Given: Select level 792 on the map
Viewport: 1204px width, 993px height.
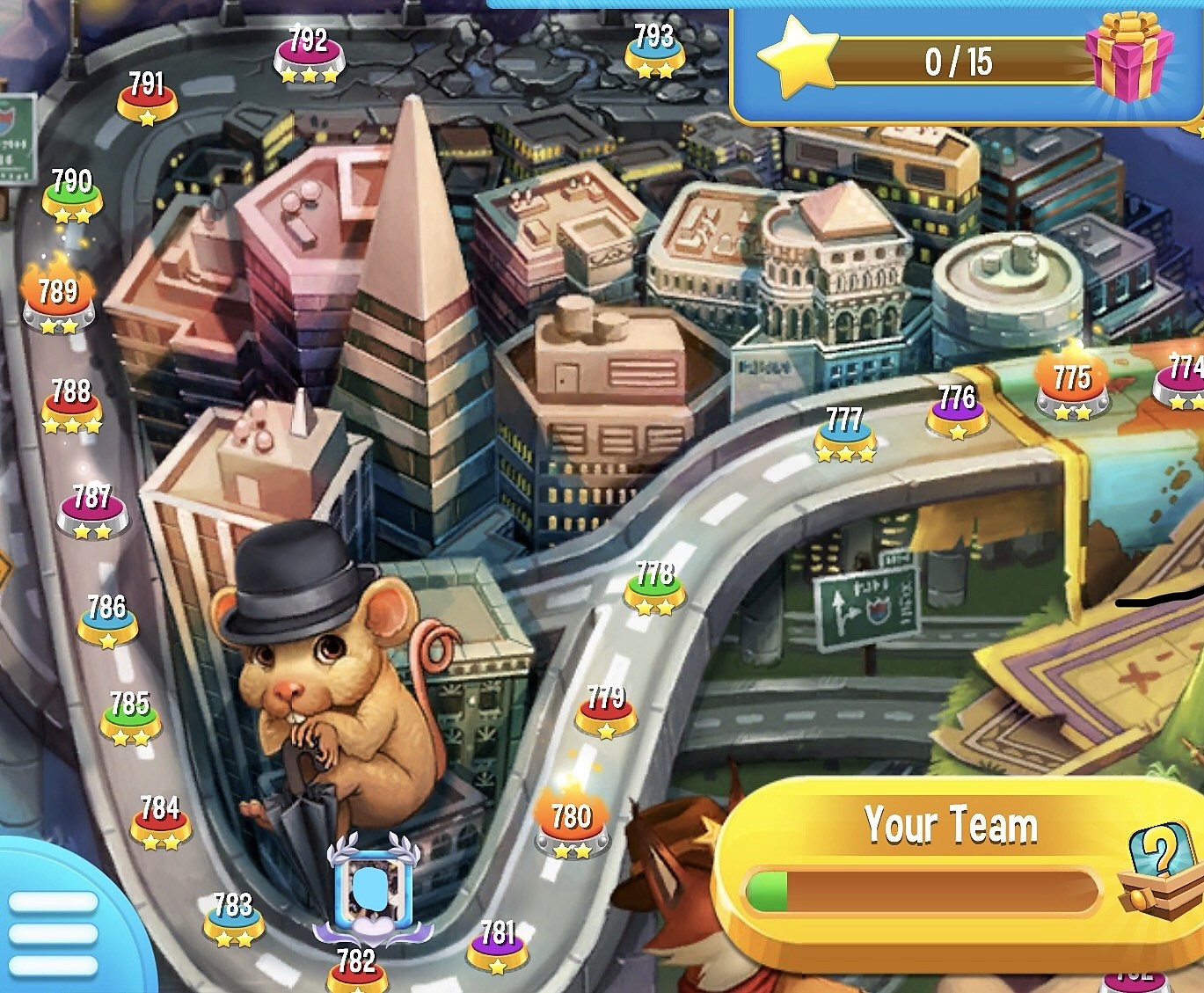Looking at the screenshot, I should pyautogui.click(x=309, y=55).
